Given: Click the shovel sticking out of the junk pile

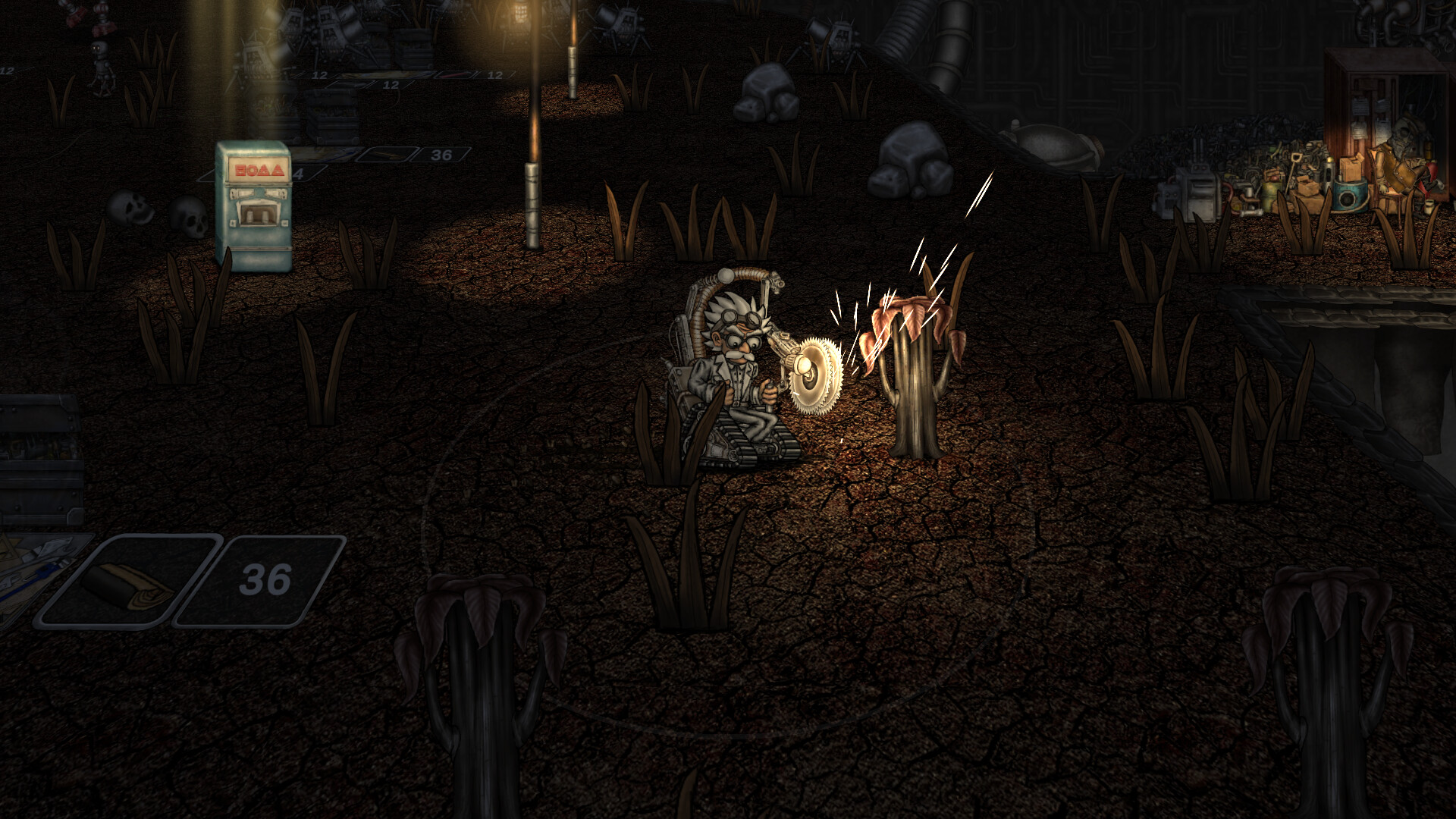Looking at the screenshot, I should [x=1297, y=159].
